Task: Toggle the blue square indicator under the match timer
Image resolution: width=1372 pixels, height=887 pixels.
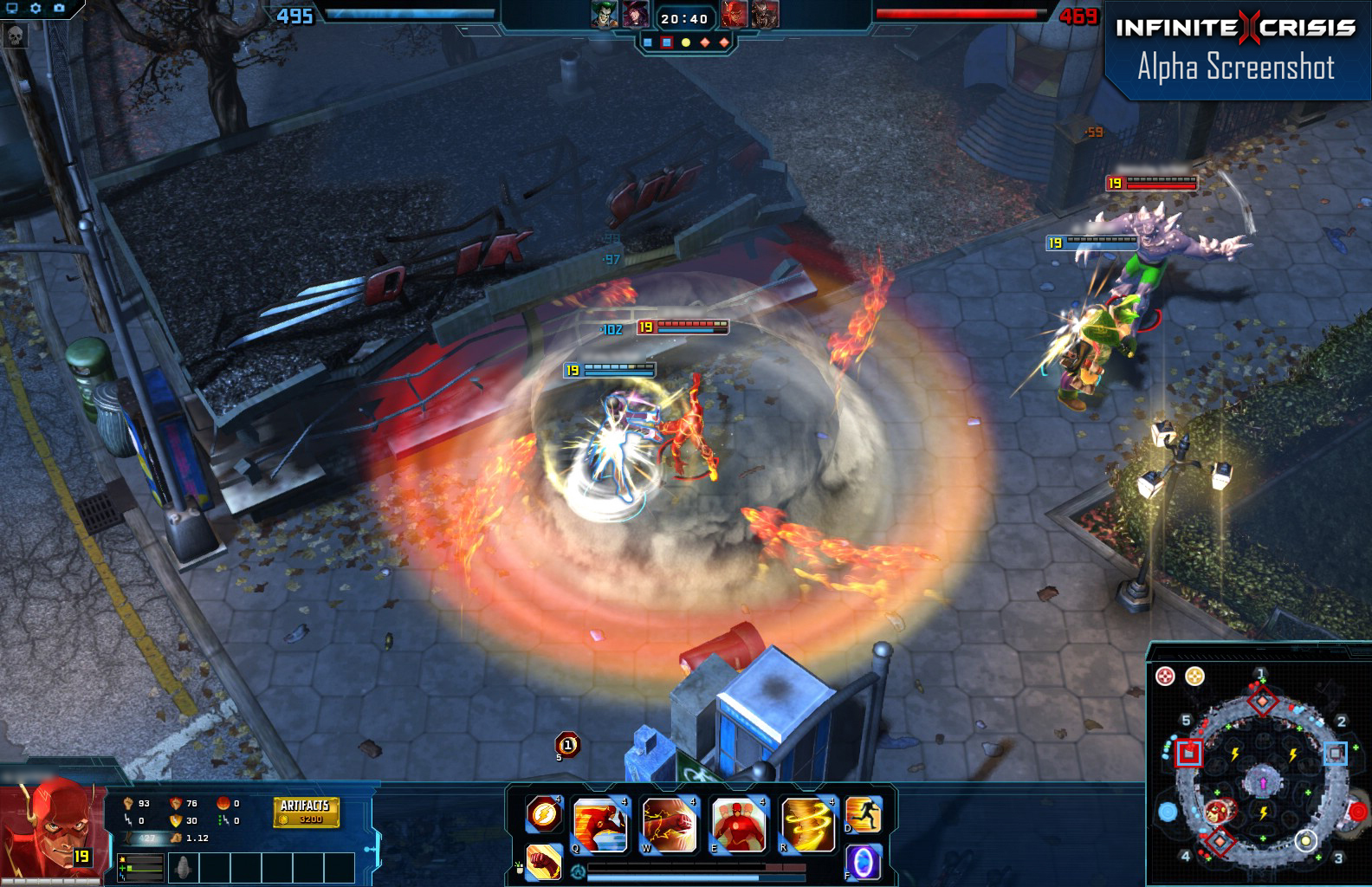Action: coord(647,42)
